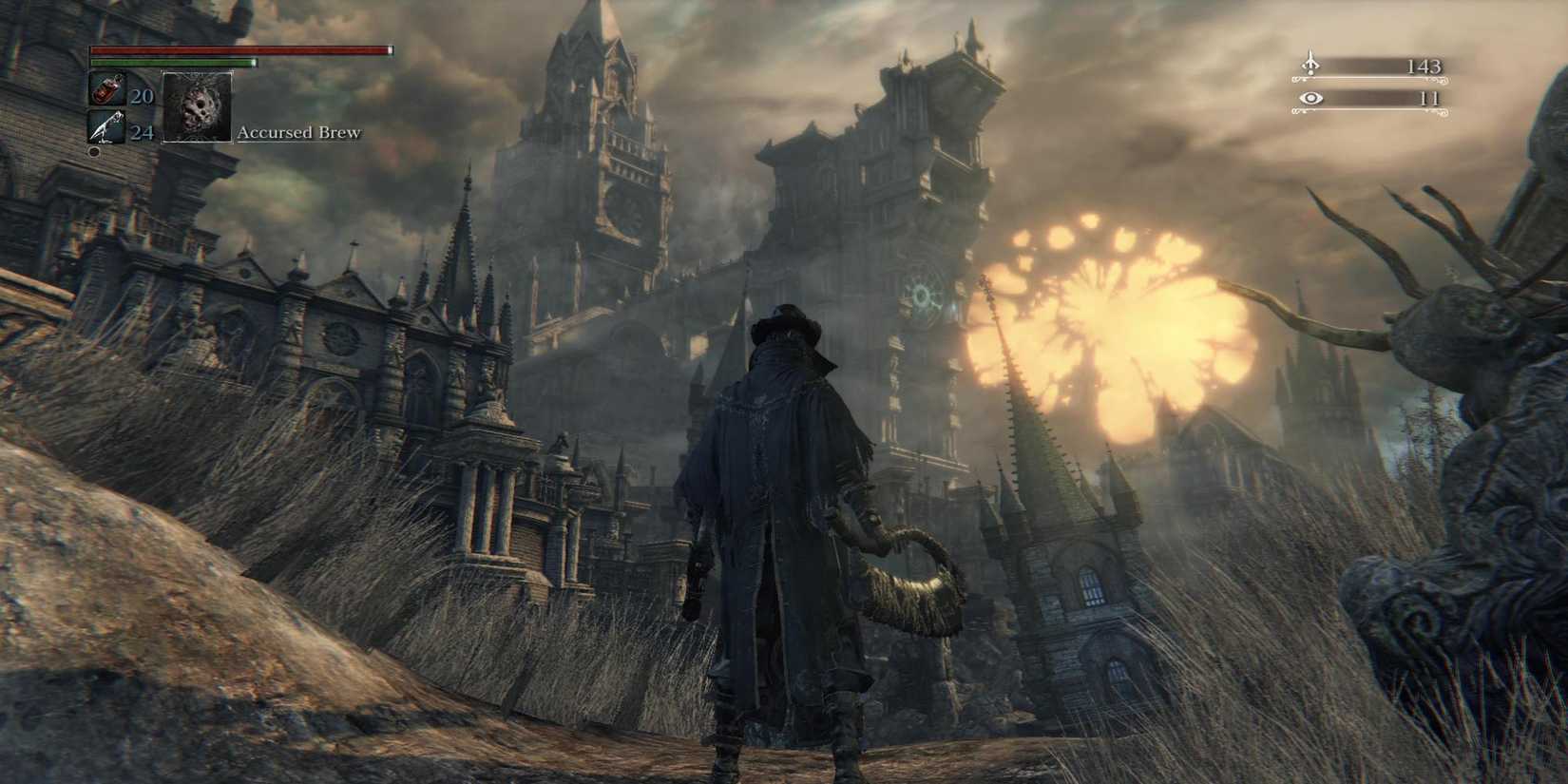Click the small round weapon slot indicator
The image size is (1568, 784).
coord(94,150)
